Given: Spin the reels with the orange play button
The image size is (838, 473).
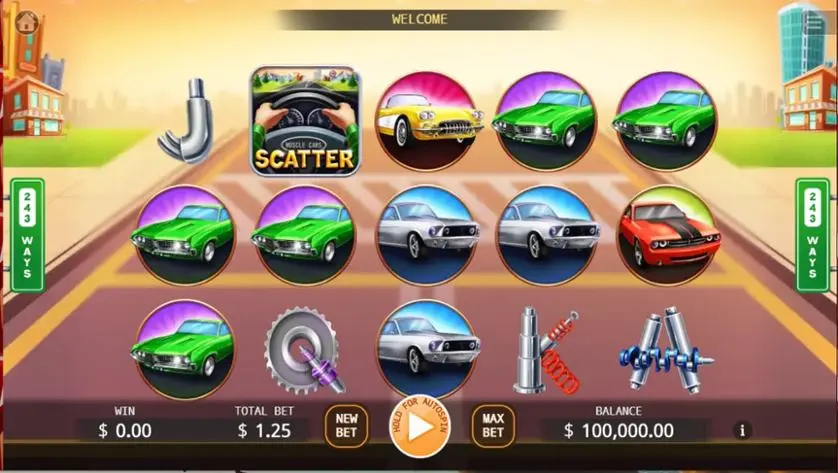Looking at the screenshot, I should tap(420, 426).
